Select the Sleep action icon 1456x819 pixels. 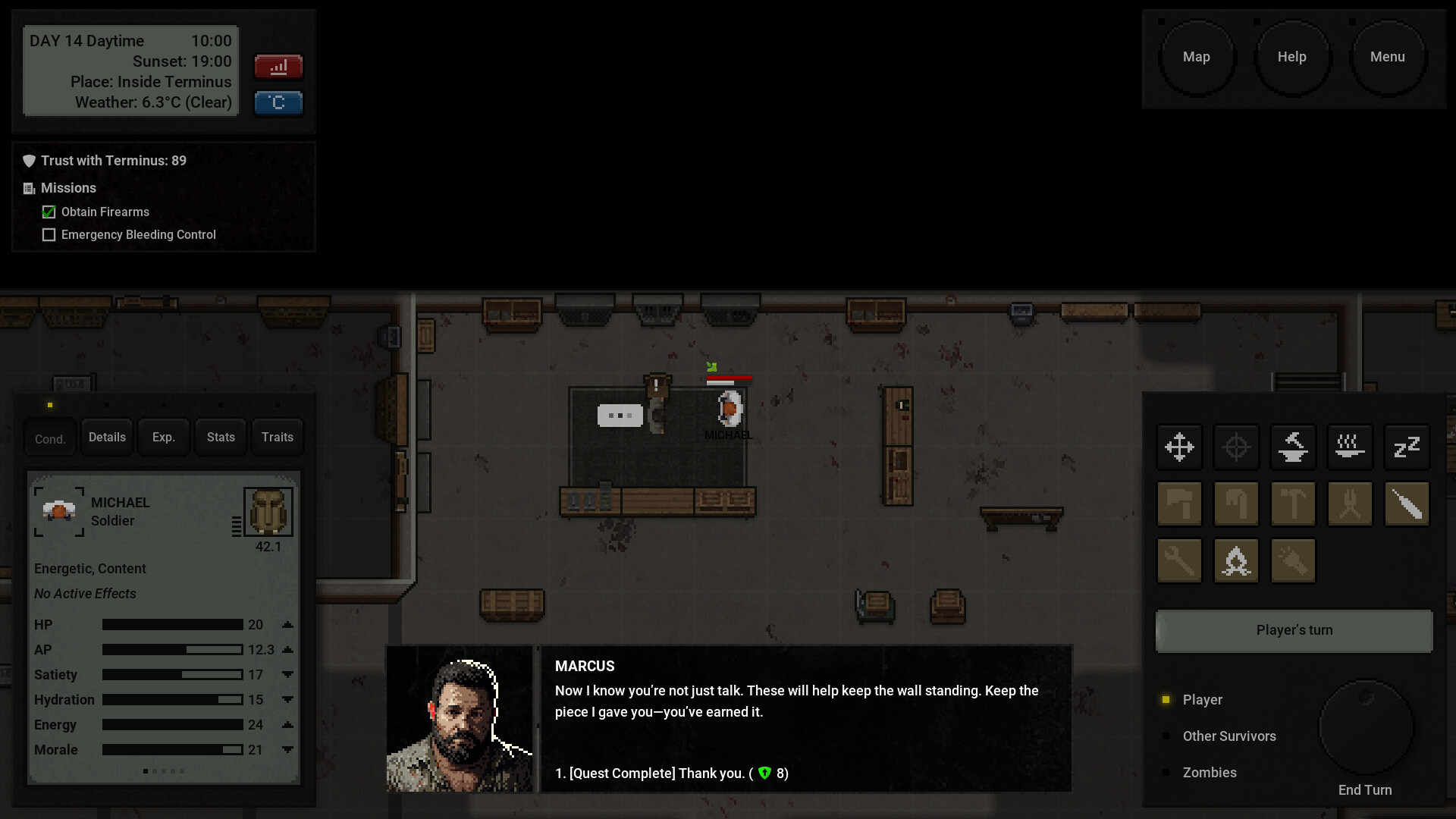click(x=1407, y=447)
